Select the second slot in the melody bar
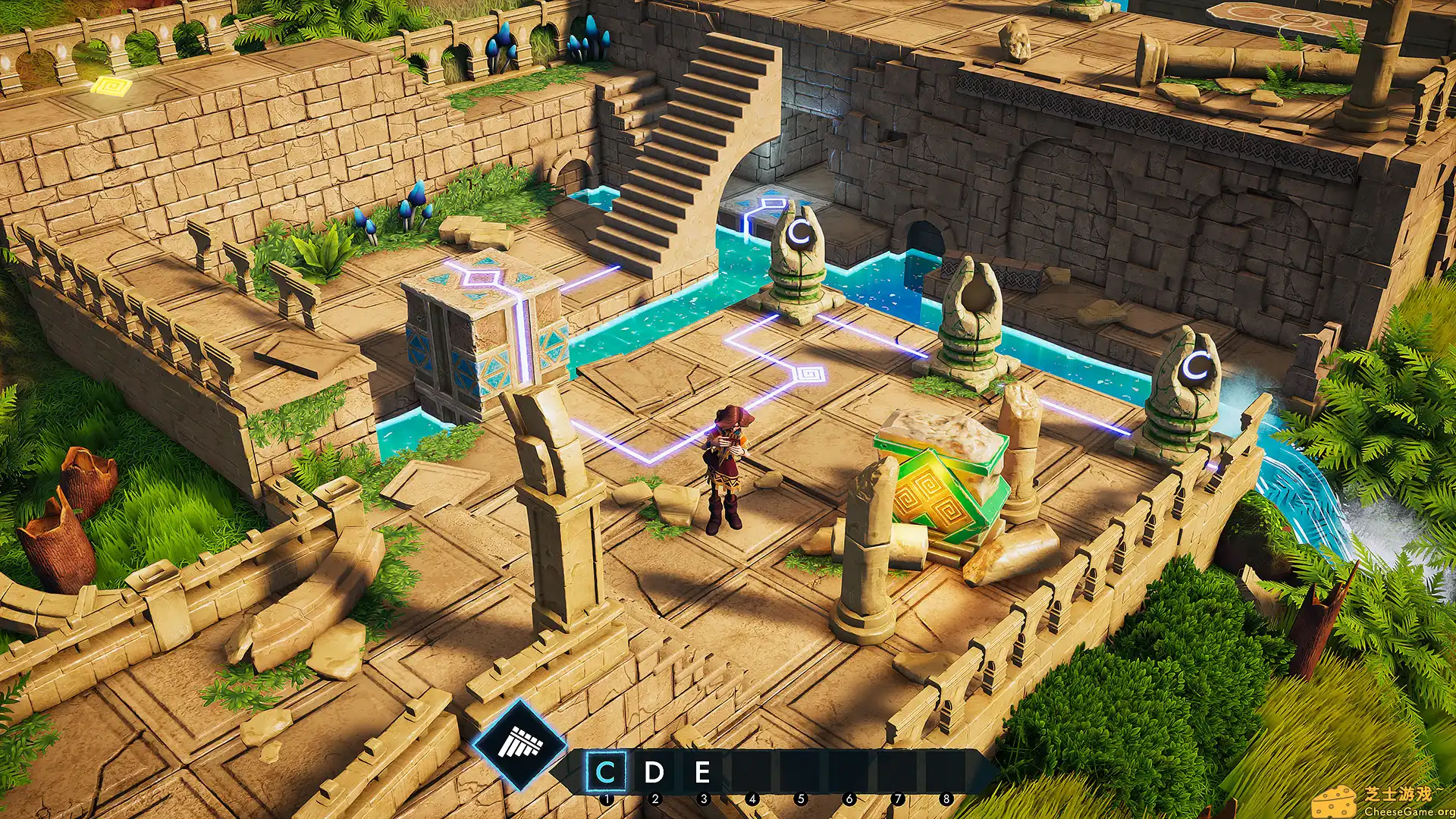Viewport: 1456px width, 819px height. pyautogui.click(x=656, y=770)
